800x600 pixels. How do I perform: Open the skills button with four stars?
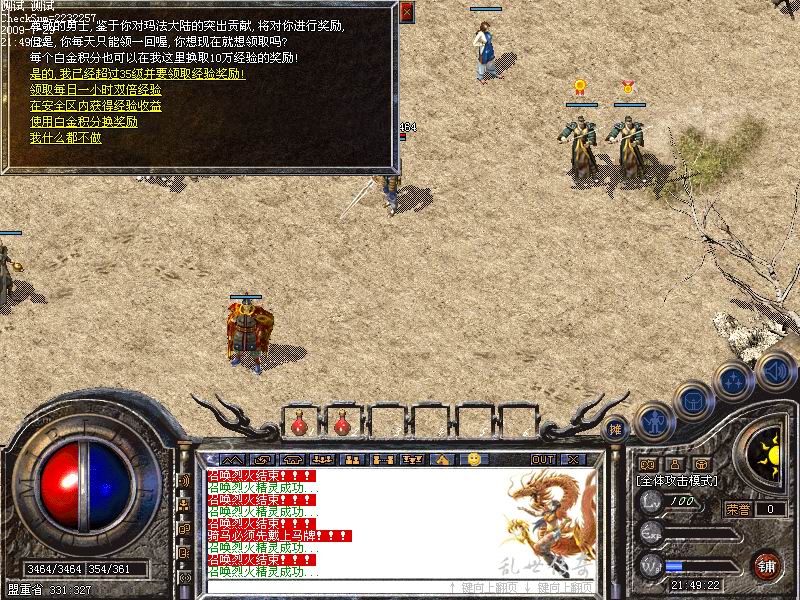[733, 380]
